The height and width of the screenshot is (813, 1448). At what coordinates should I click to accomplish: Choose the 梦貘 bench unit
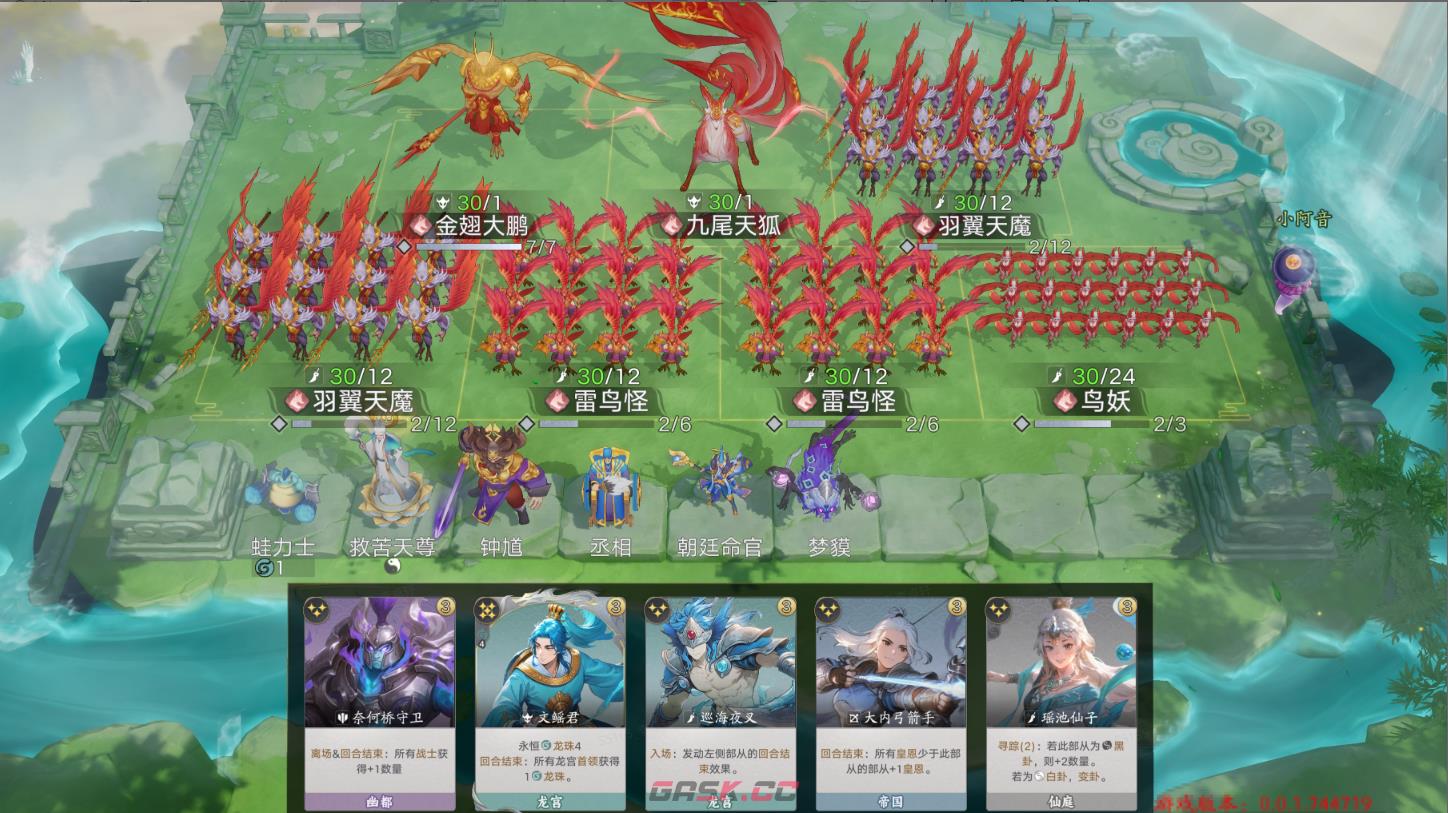(x=823, y=480)
